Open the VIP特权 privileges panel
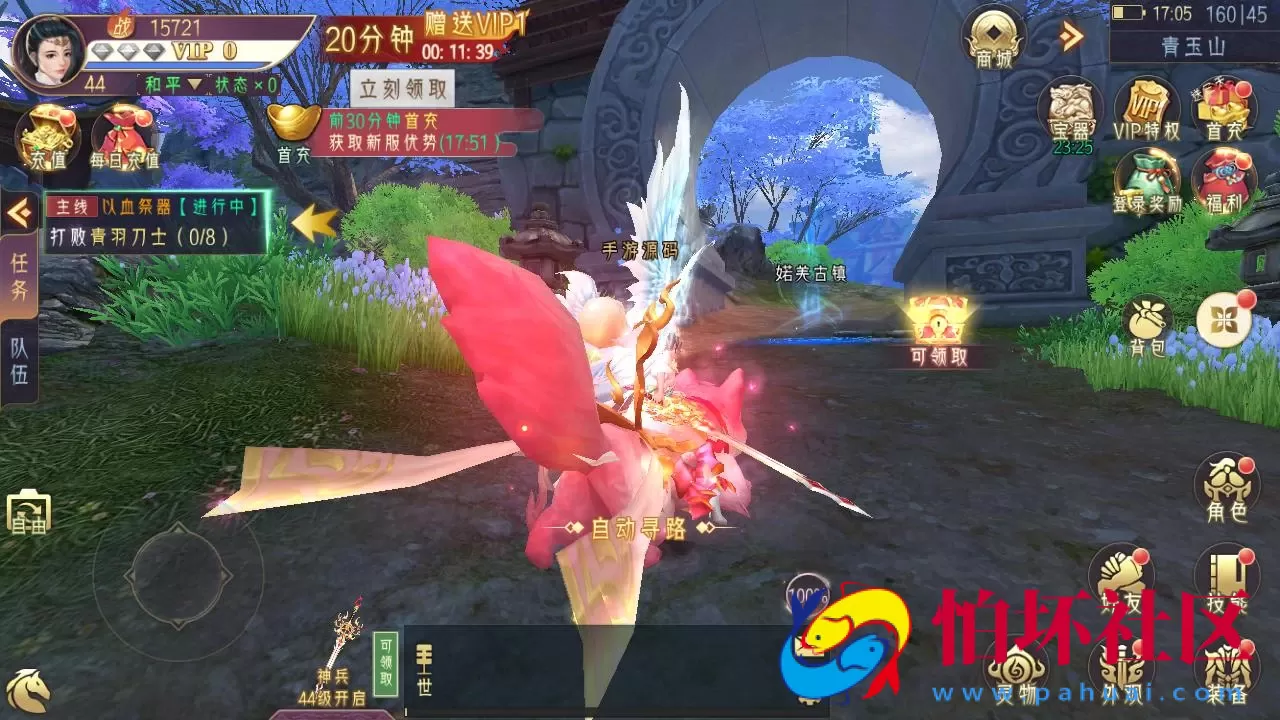 1148,110
